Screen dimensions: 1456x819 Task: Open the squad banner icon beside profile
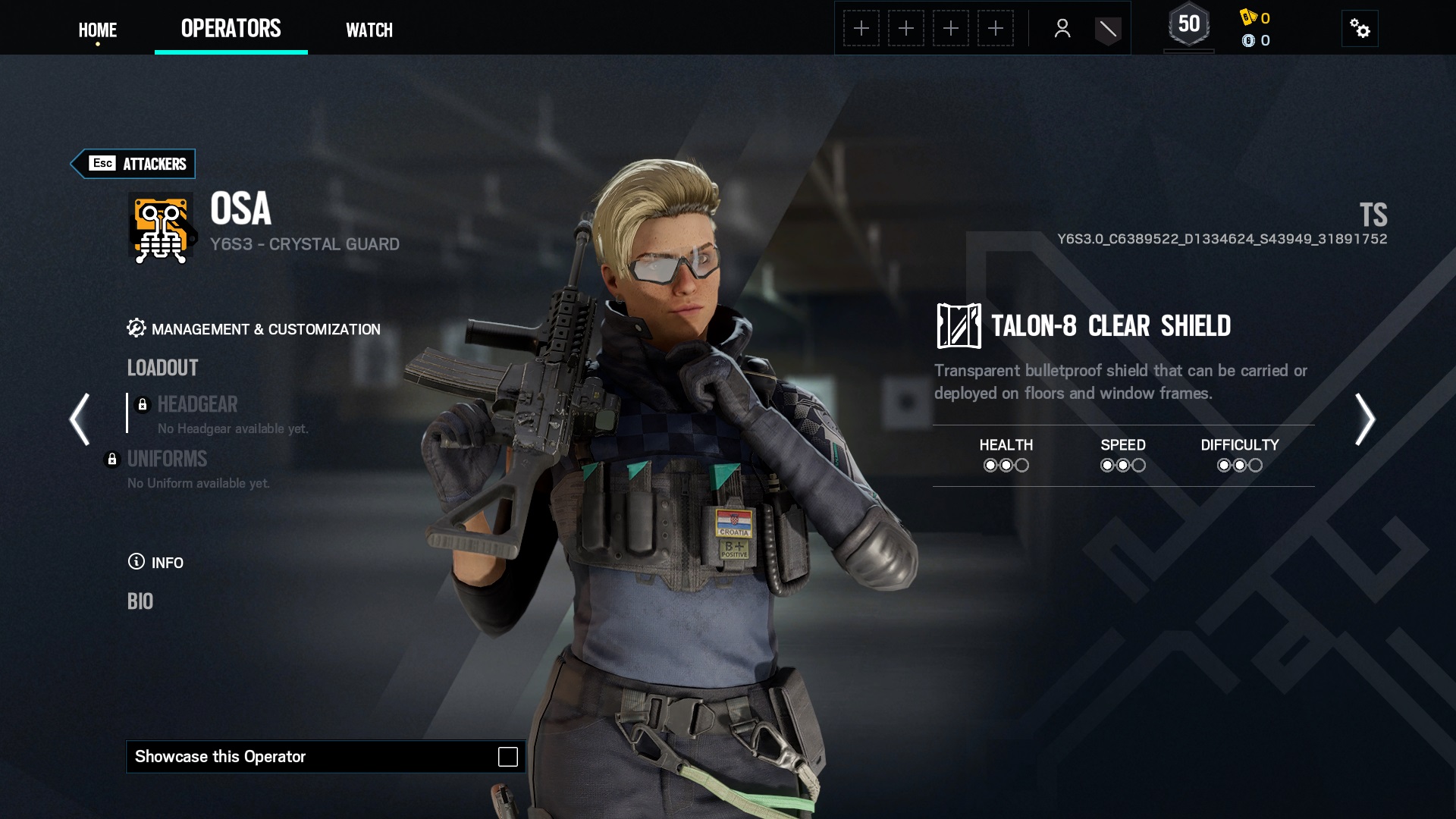[x=1108, y=30]
